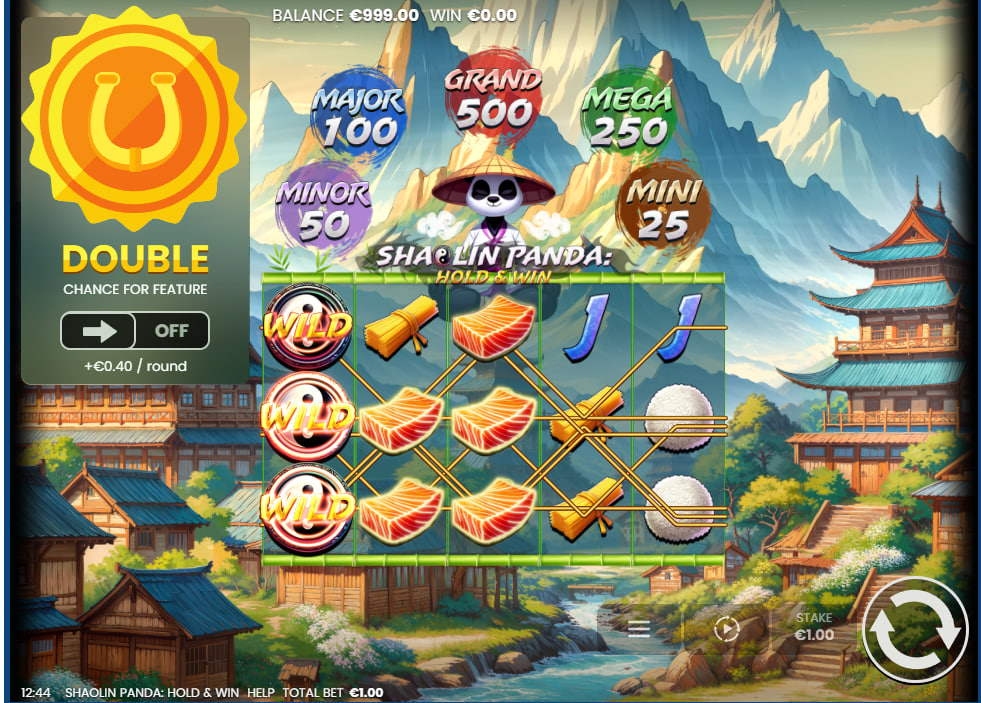981x703 pixels.
Task: Open the Help link in the bottom bar
Action: [260, 692]
